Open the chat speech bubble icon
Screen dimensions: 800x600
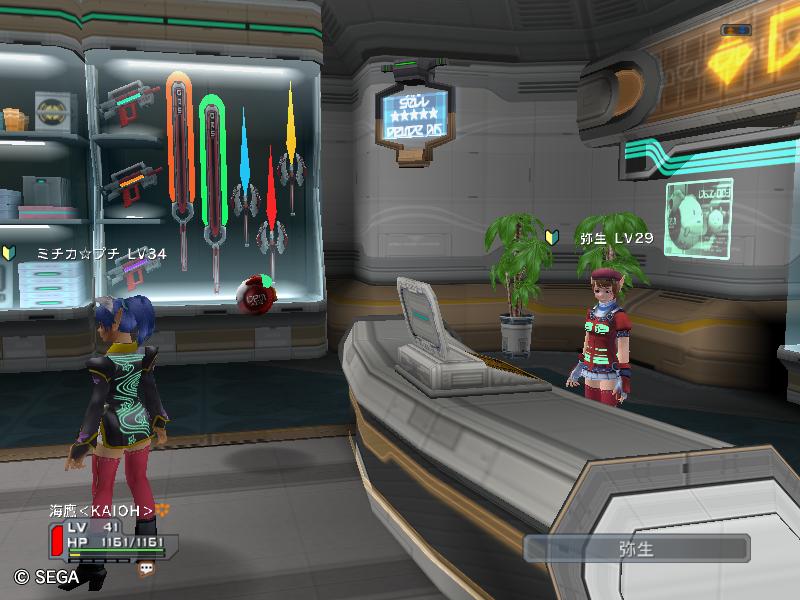pyautogui.click(x=147, y=567)
